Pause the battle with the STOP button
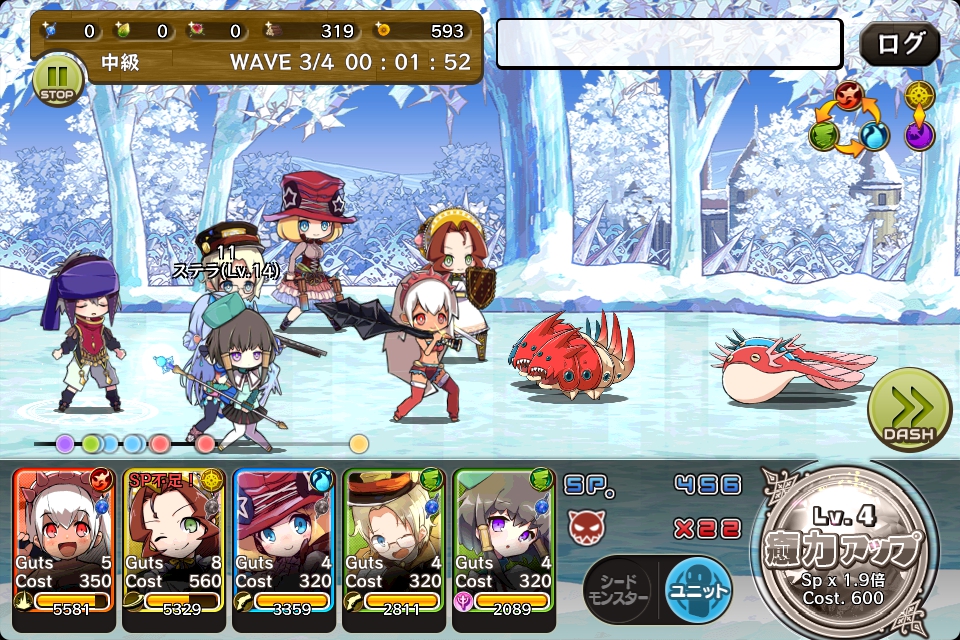Viewport: 960px width, 640px height. 56,81
